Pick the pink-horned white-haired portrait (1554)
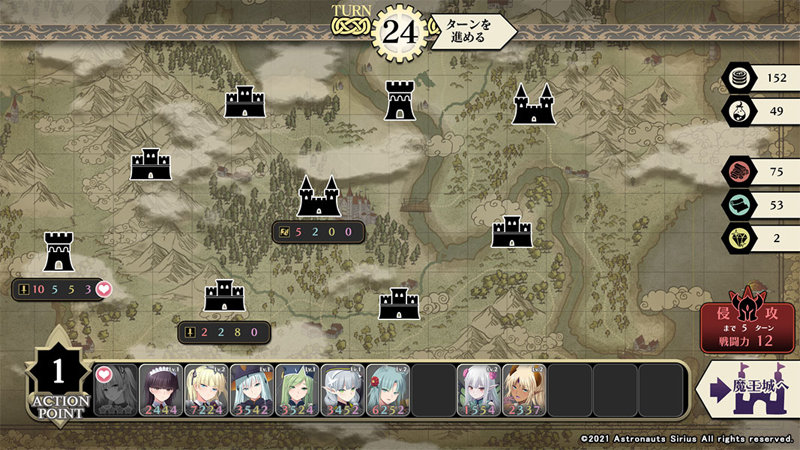 478,390
